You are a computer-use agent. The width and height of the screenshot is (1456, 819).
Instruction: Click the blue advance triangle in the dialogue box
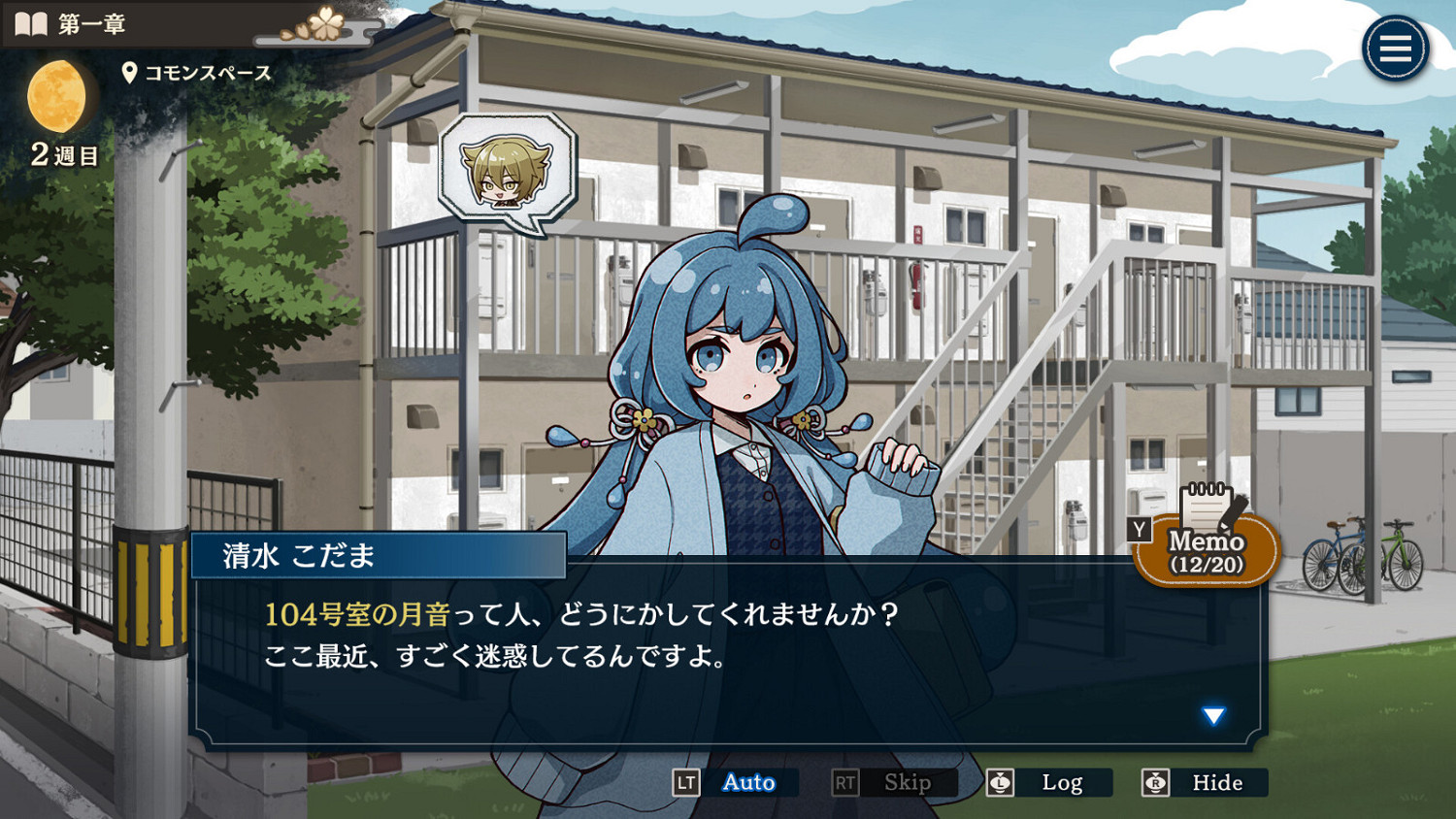(x=1212, y=716)
